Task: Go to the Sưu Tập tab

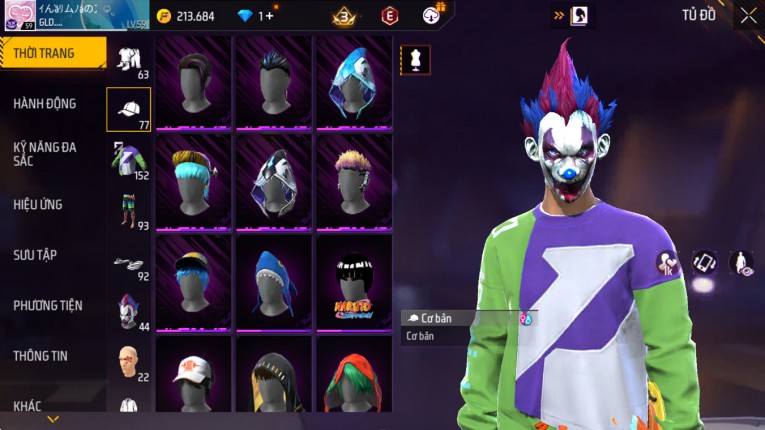Action: coord(35,255)
